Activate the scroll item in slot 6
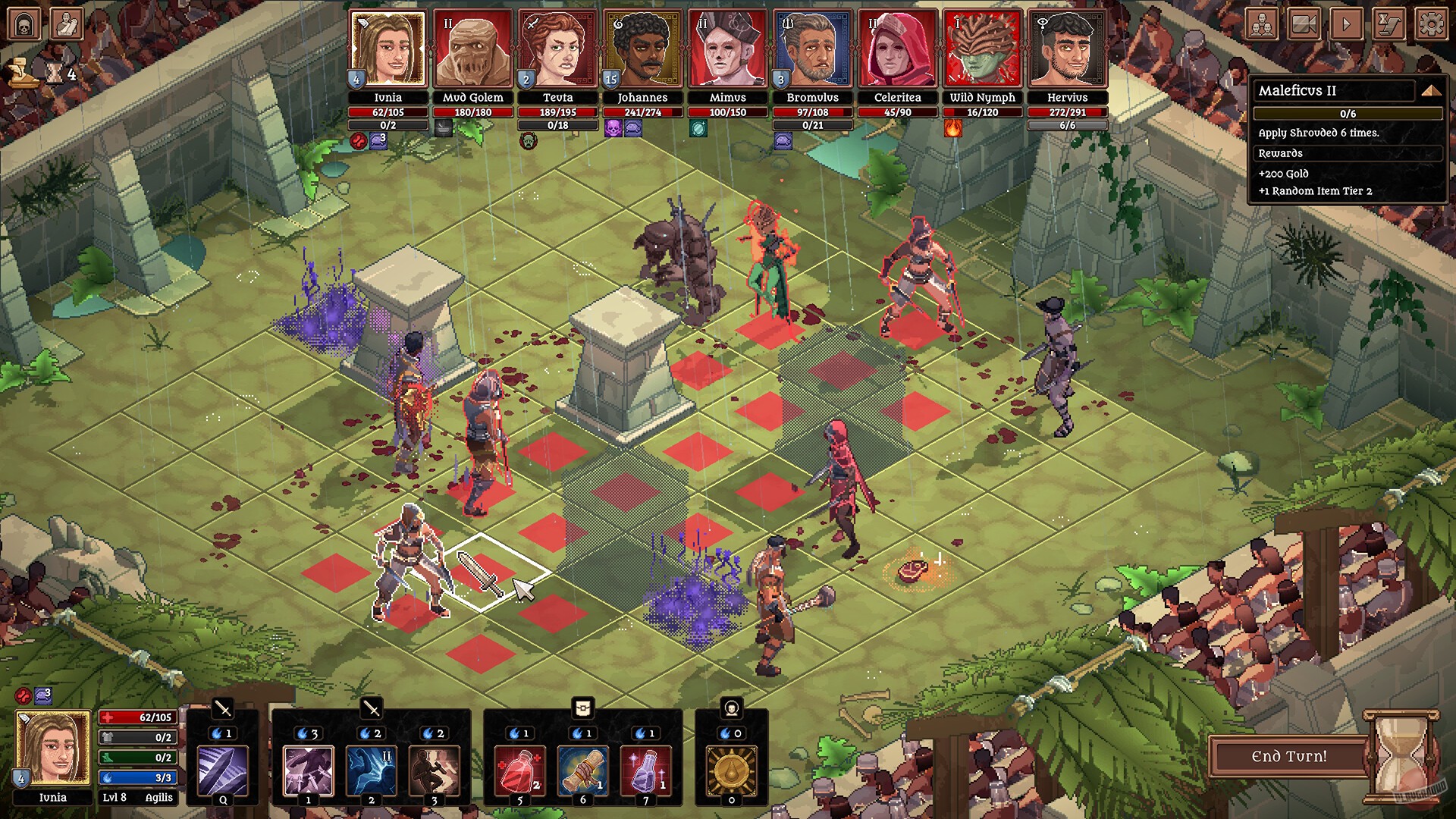Screen dimensions: 1456x819 click(x=583, y=768)
